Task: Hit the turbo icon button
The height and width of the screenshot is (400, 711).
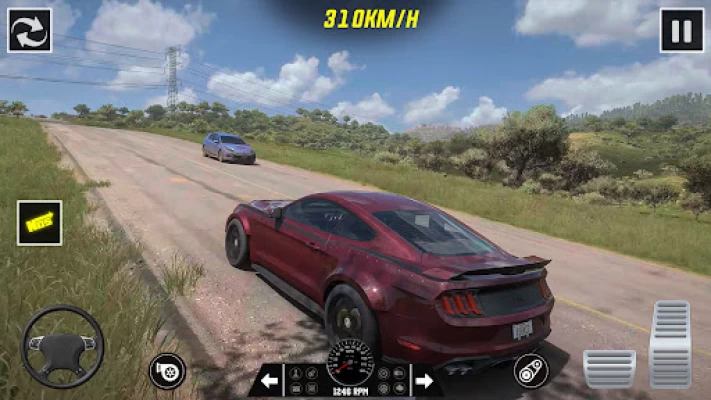Action: [x=167, y=370]
